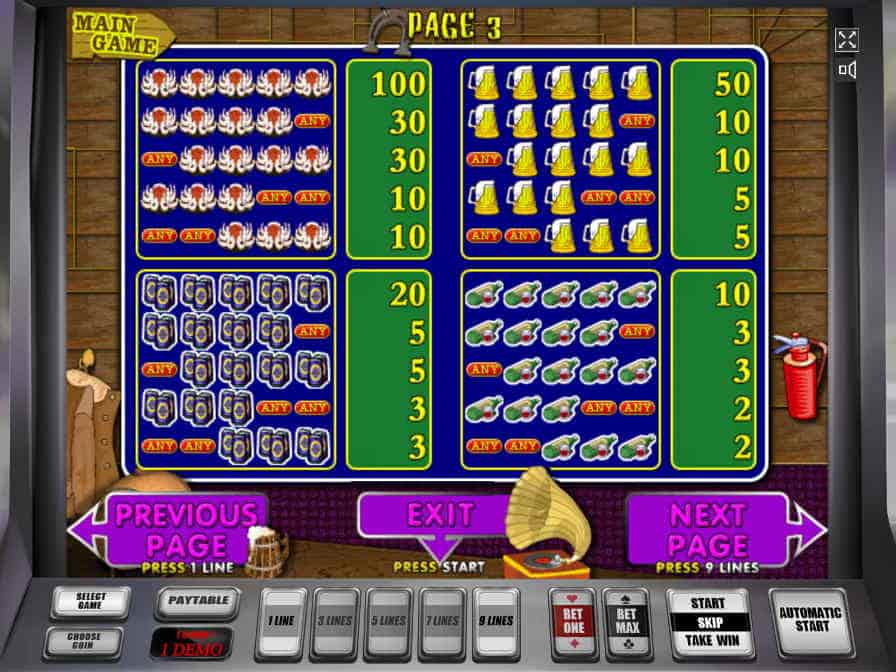Go to the Previous Page of the paytable

click(x=170, y=529)
